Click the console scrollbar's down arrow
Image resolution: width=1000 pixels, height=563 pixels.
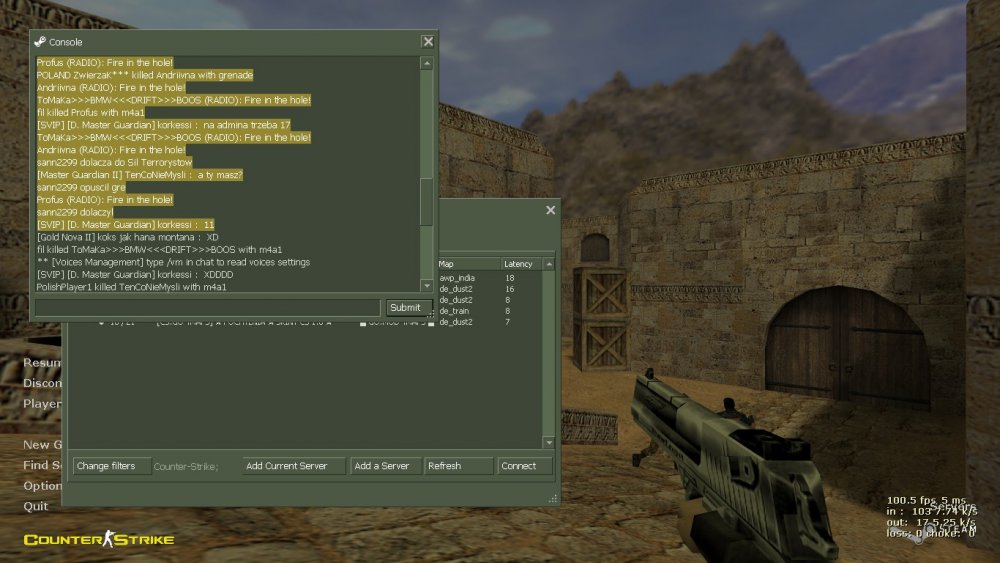[426, 287]
